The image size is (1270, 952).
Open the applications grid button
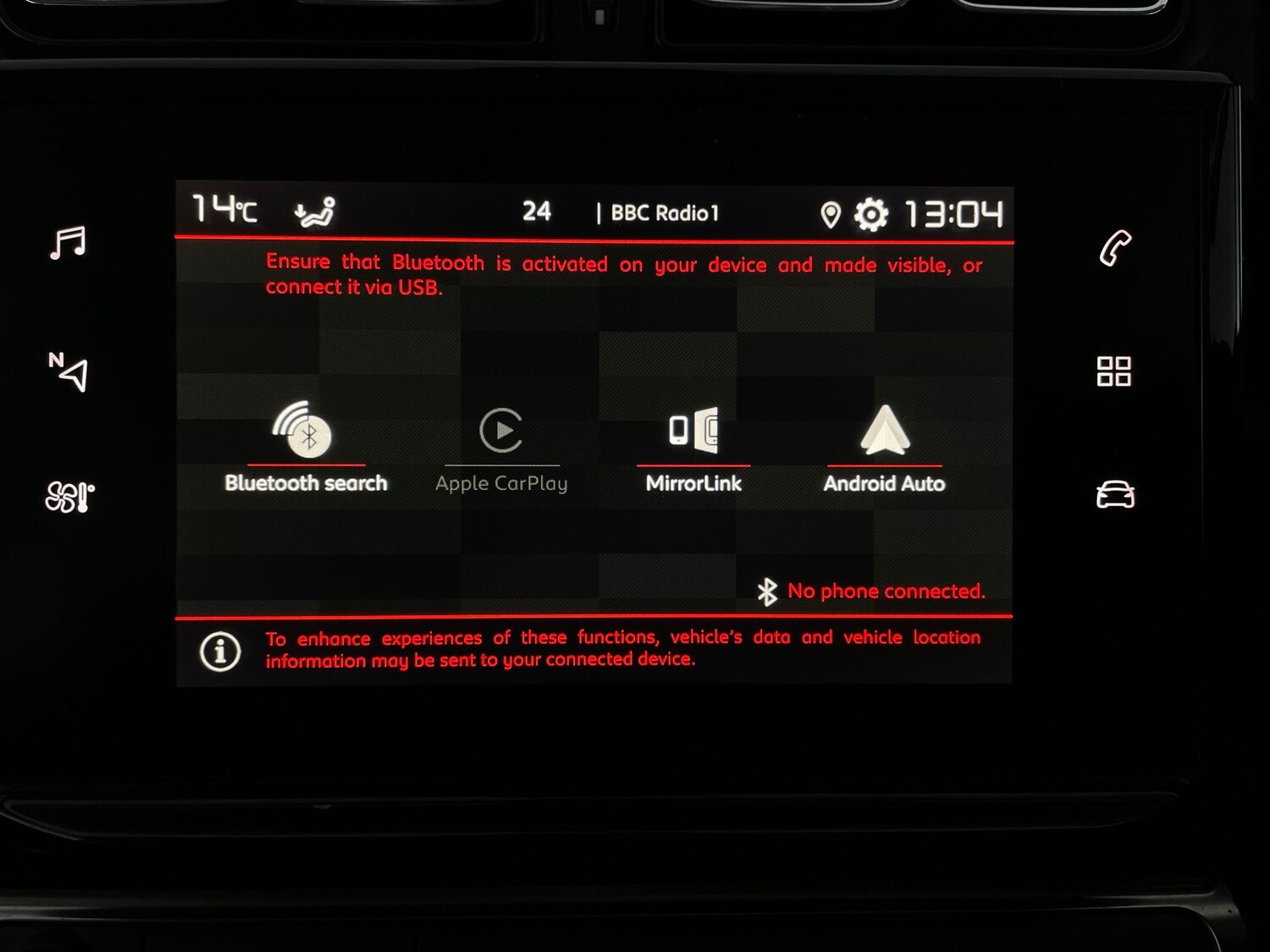[1116, 371]
